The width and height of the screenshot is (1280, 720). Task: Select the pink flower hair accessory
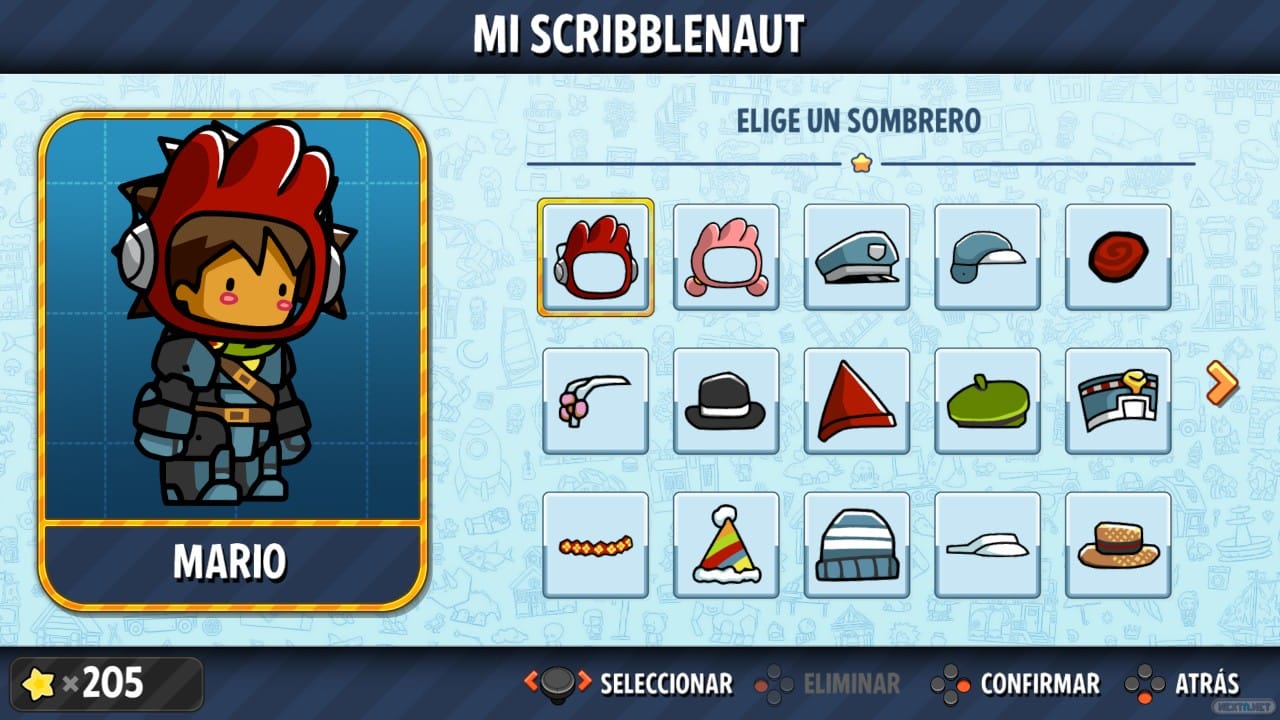(595, 401)
